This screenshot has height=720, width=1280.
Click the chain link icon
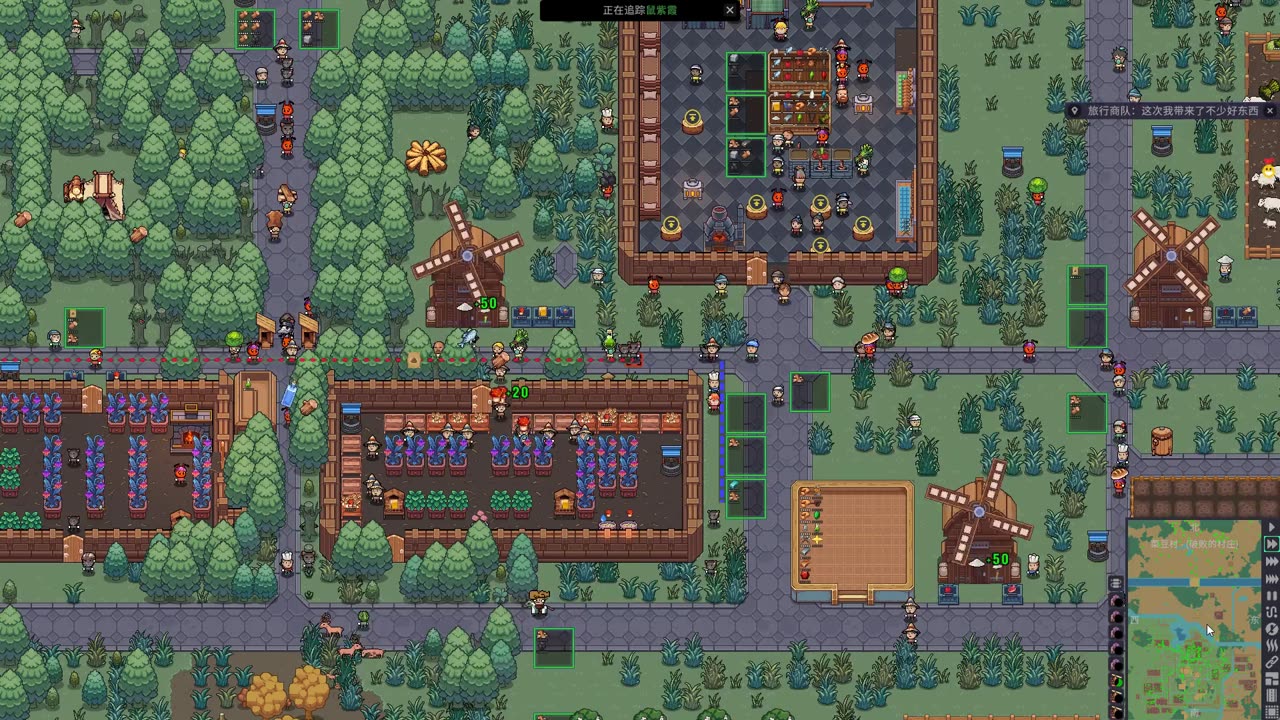point(1272,662)
